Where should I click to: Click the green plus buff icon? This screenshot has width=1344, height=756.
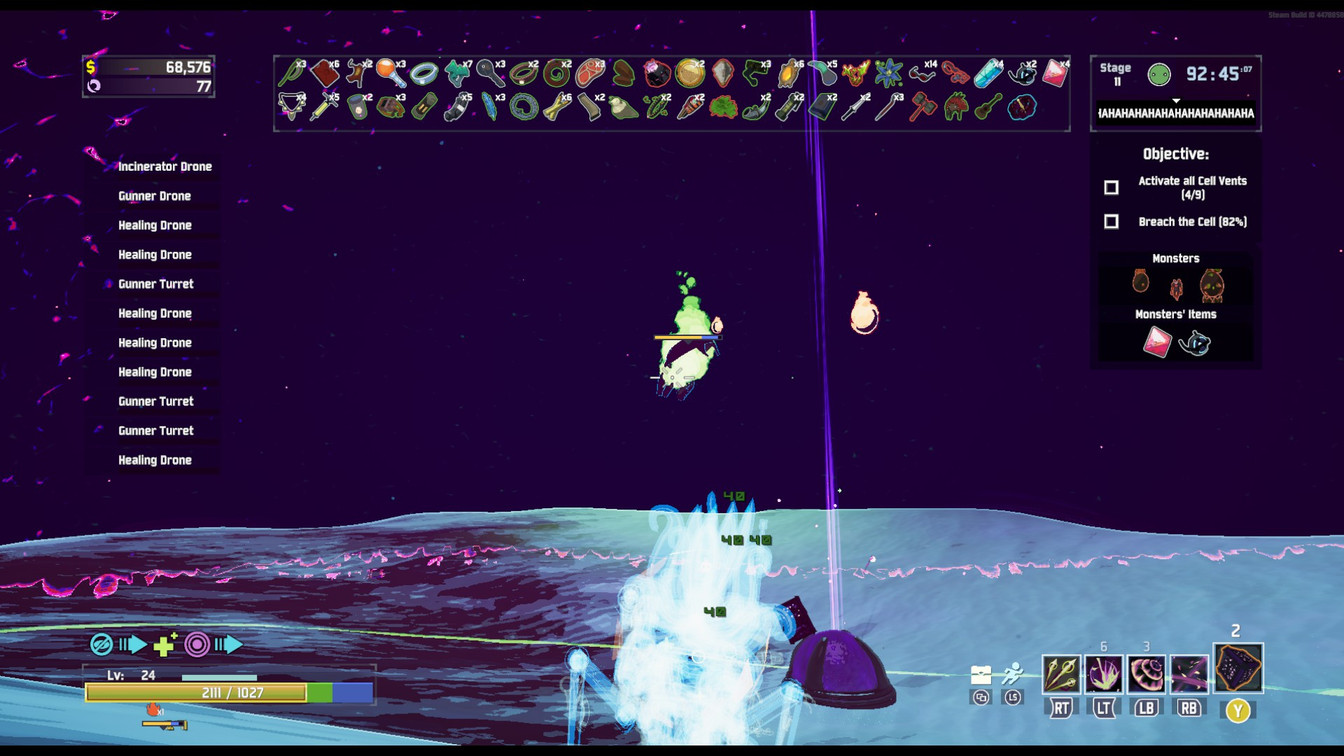click(x=165, y=645)
